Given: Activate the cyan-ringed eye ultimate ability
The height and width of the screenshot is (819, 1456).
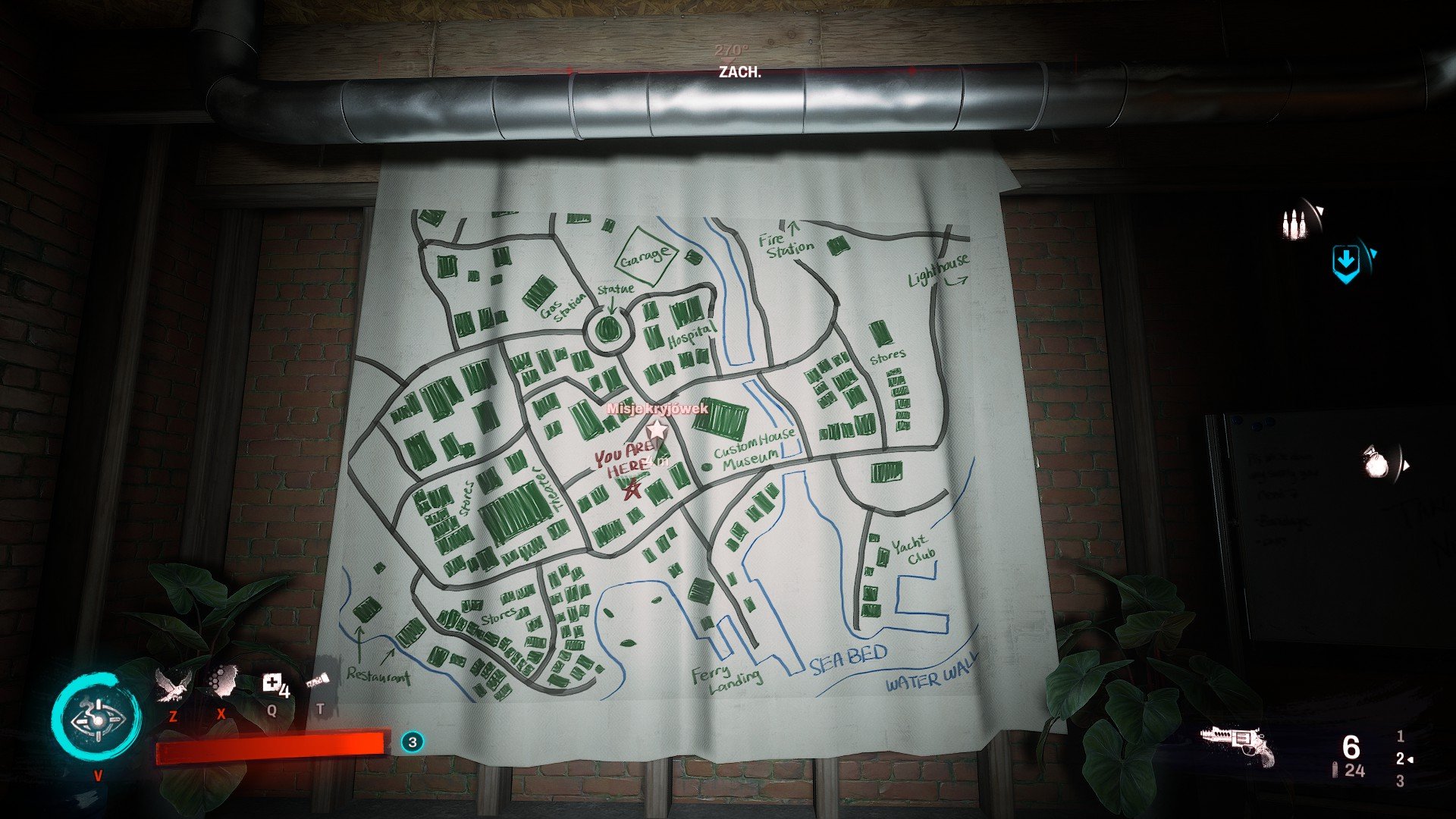Looking at the screenshot, I should 97,717.
